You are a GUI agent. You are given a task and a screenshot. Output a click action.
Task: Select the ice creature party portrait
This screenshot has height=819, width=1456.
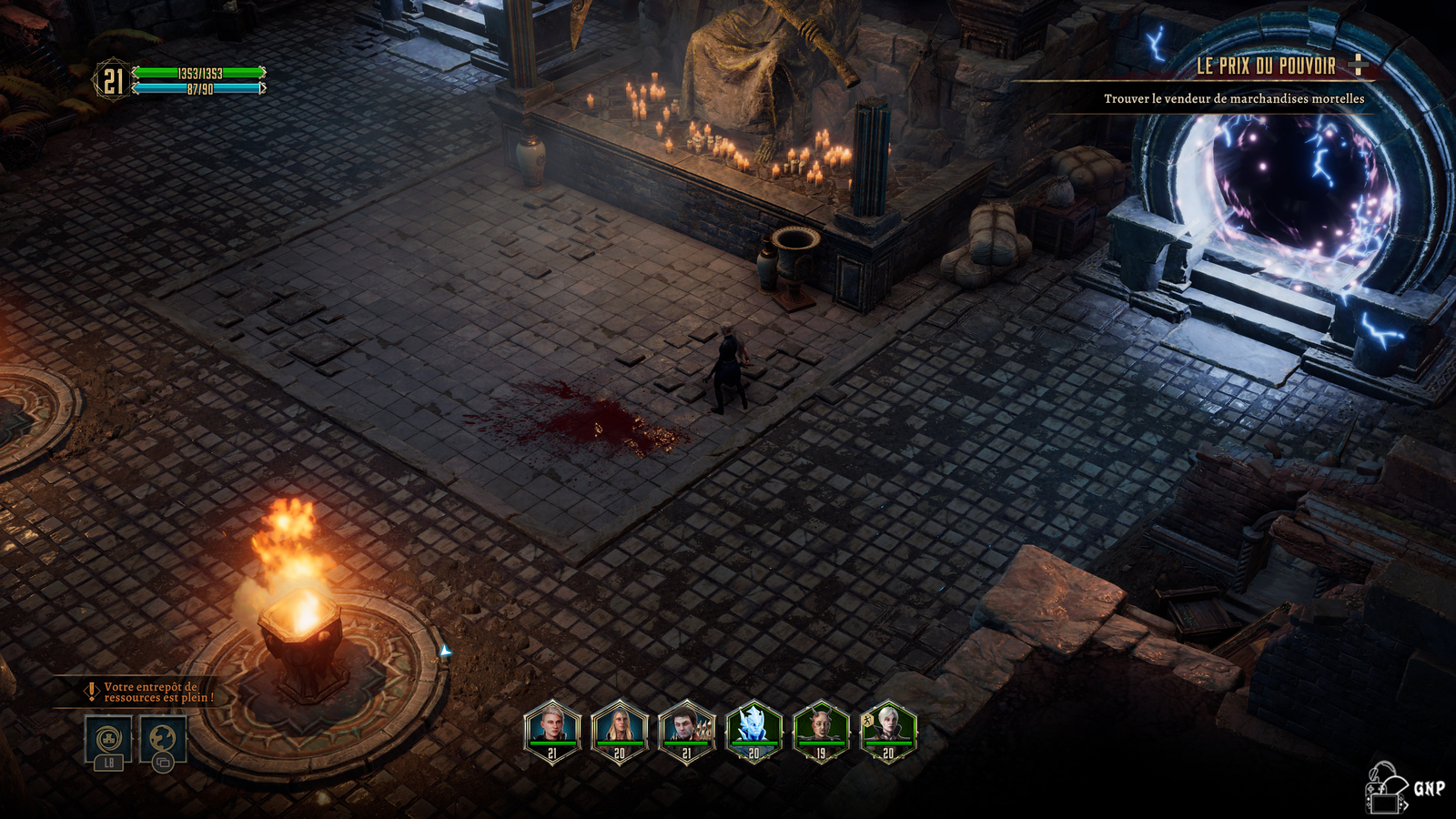[753, 731]
